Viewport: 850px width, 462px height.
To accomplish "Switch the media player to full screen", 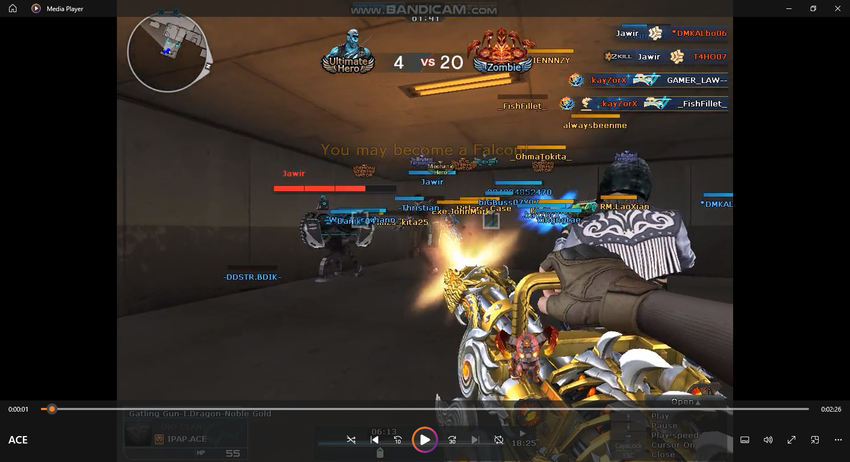I will pyautogui.click(x=791, y=439).
